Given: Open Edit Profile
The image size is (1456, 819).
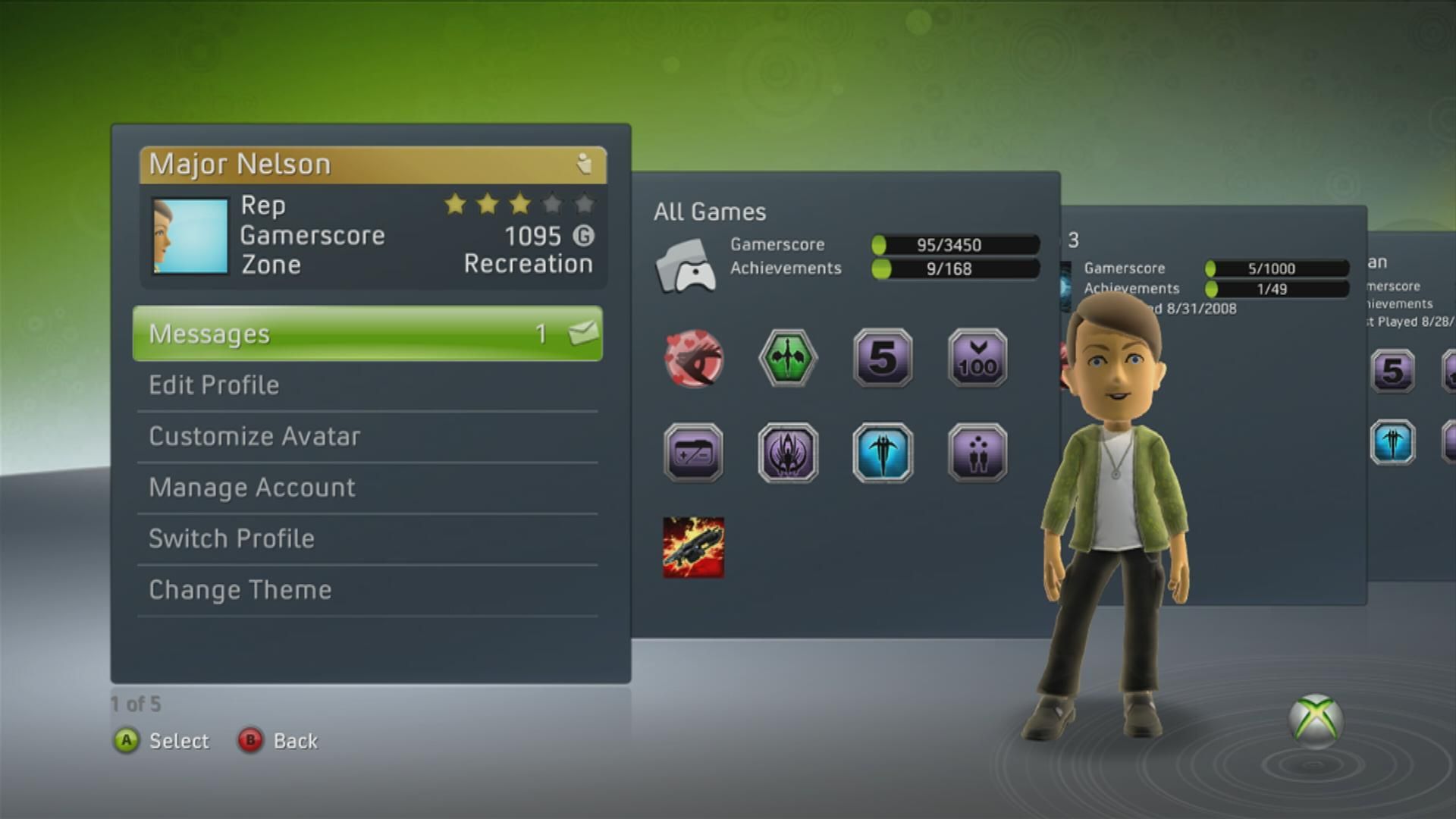Looking at the screenshot, I should coord(214,384).
